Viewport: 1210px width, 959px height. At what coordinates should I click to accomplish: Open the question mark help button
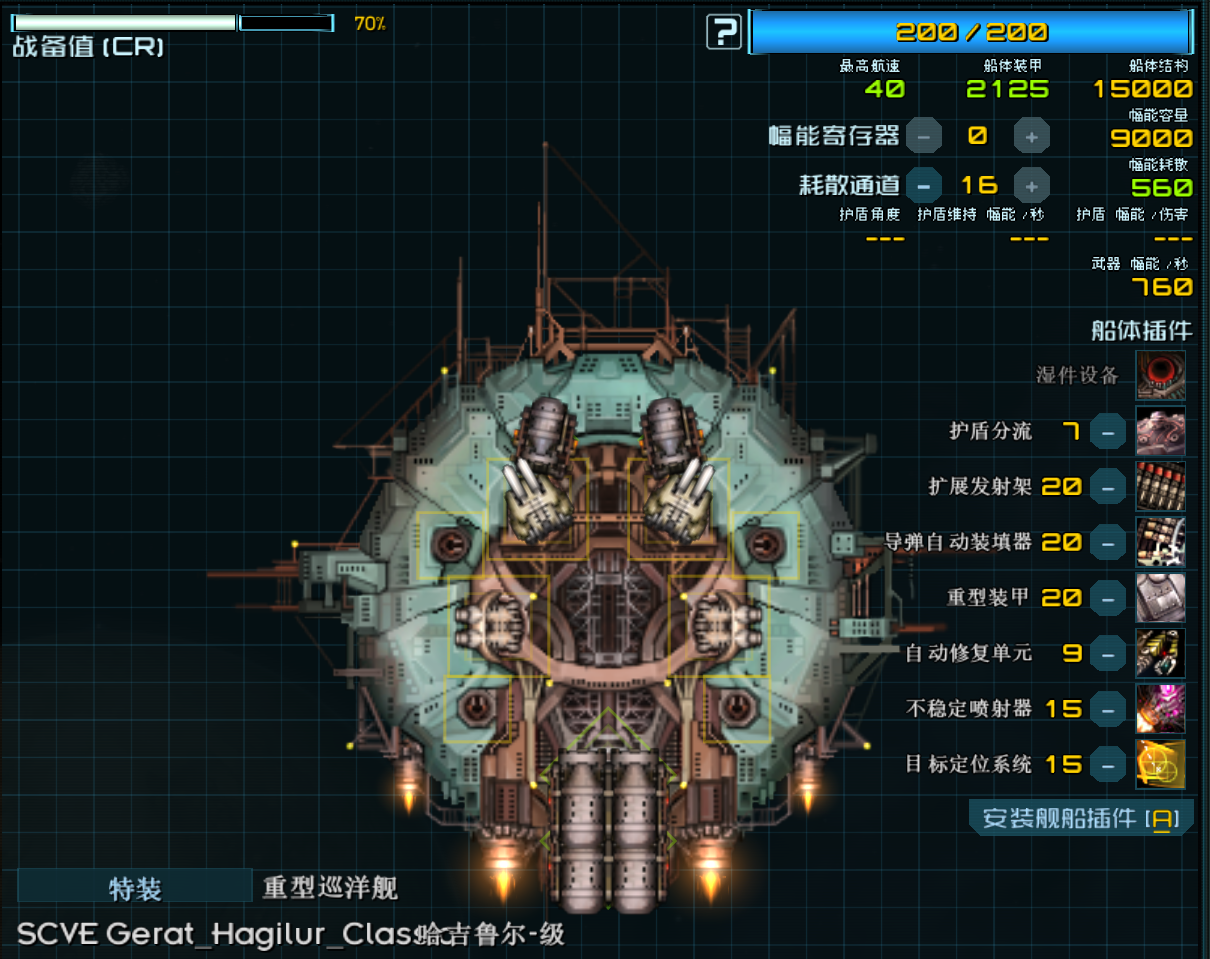pyautogui.click(x=723, y=32)
